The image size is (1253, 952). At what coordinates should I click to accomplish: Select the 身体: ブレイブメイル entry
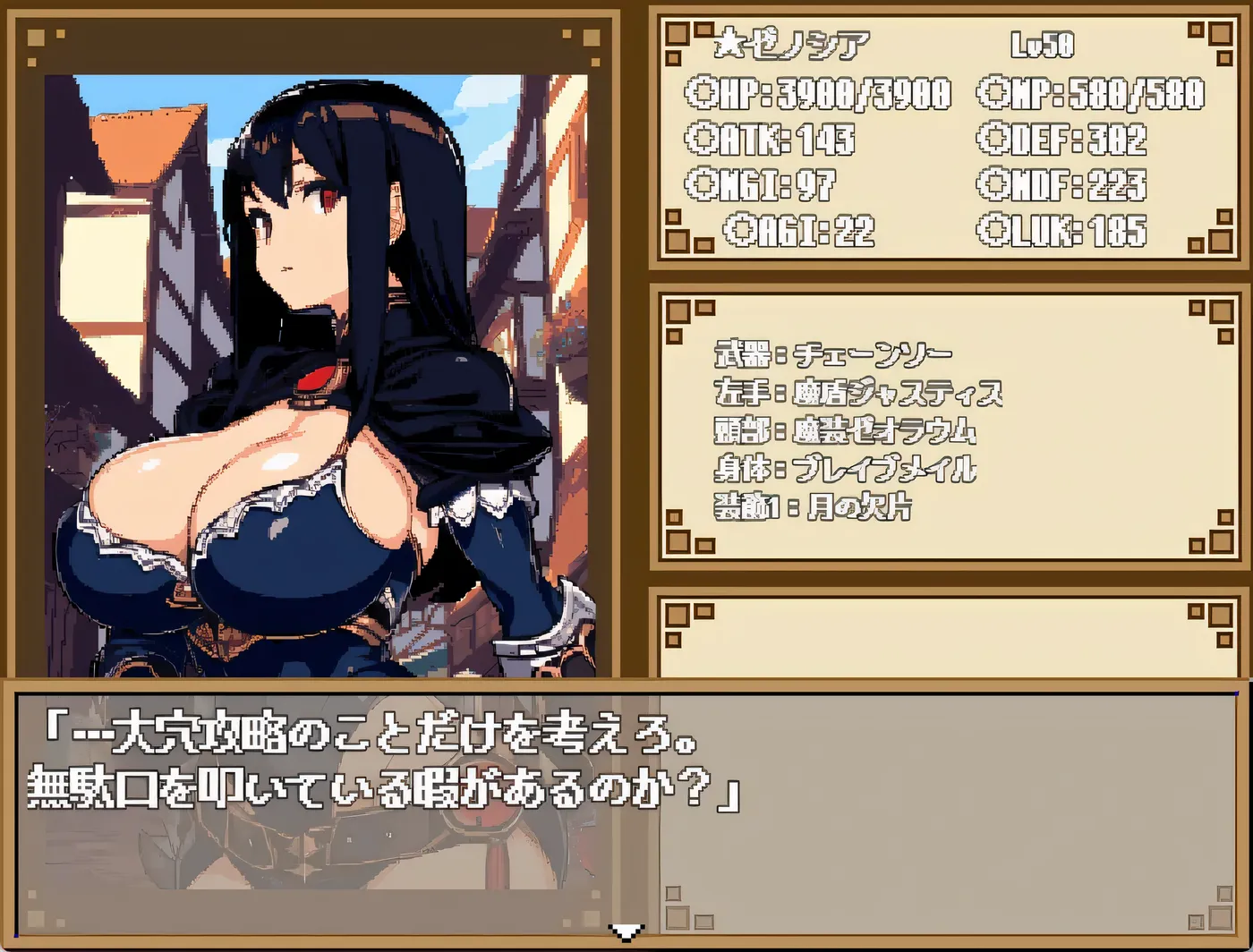point(846,469)
